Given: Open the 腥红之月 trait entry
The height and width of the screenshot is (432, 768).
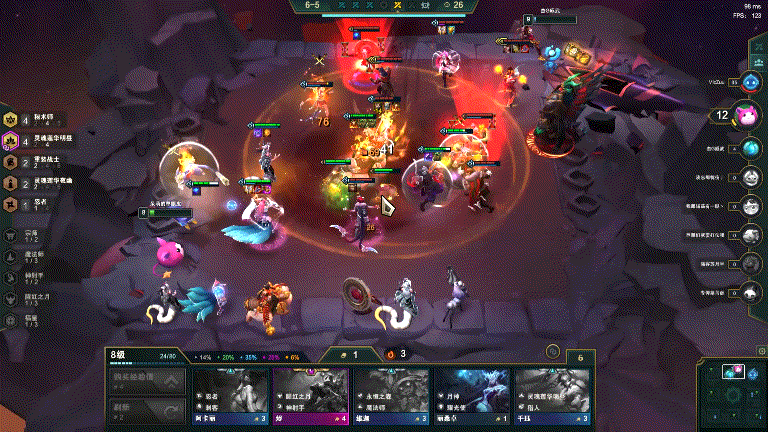Looking at the screenshot, I should click(28, 298).
